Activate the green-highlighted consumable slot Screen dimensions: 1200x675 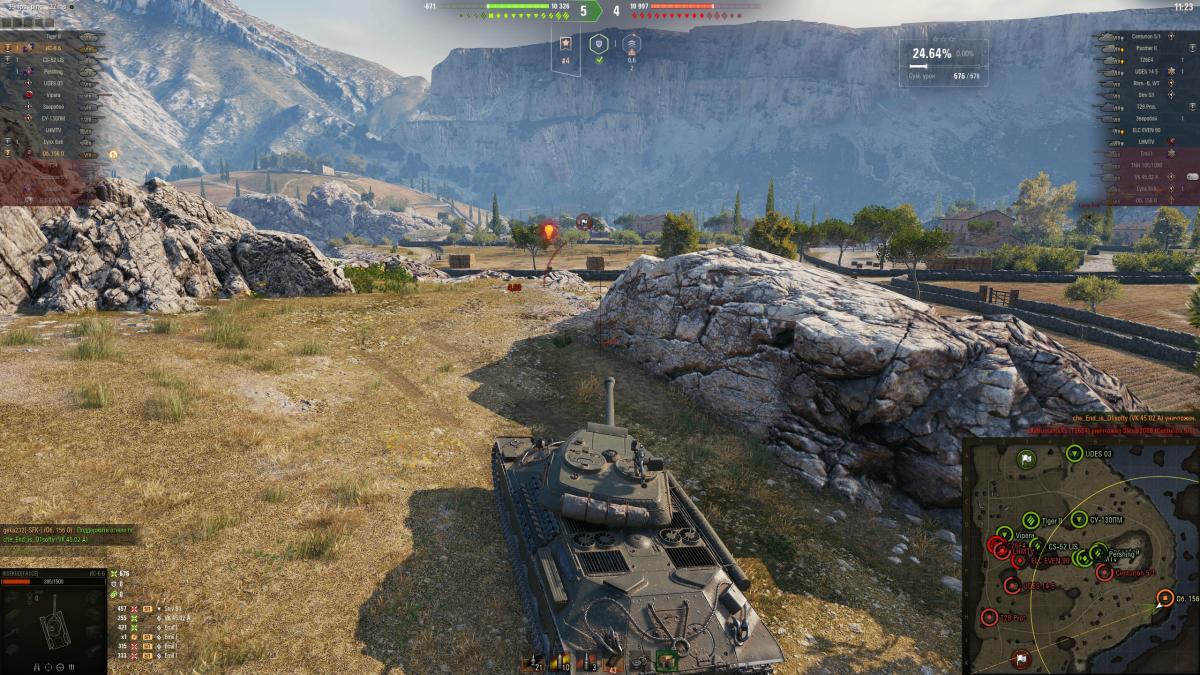coord(667,660)
